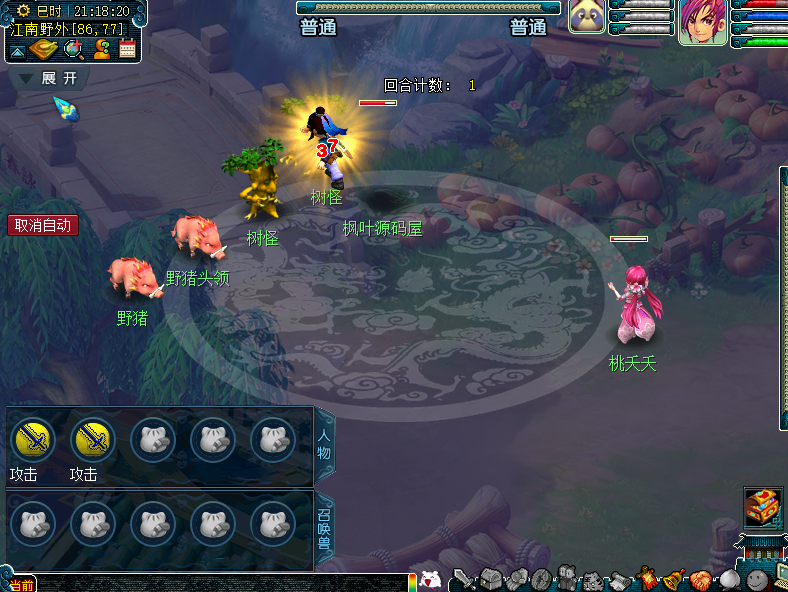Collapse the map info panel with up arrow

pos(18,50)
